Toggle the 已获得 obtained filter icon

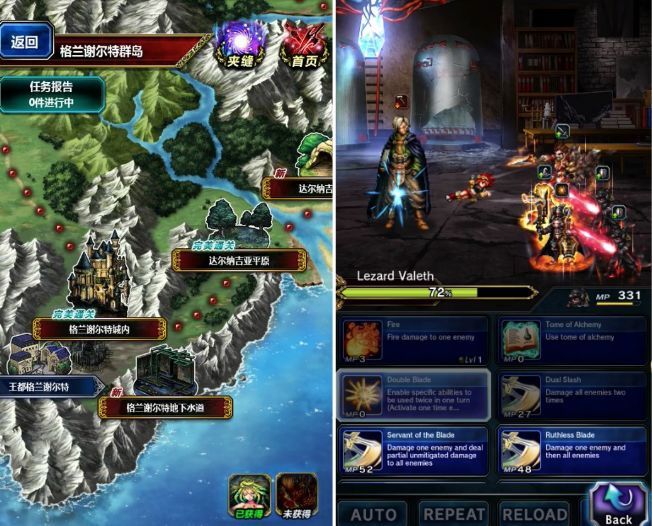[249, 496]
